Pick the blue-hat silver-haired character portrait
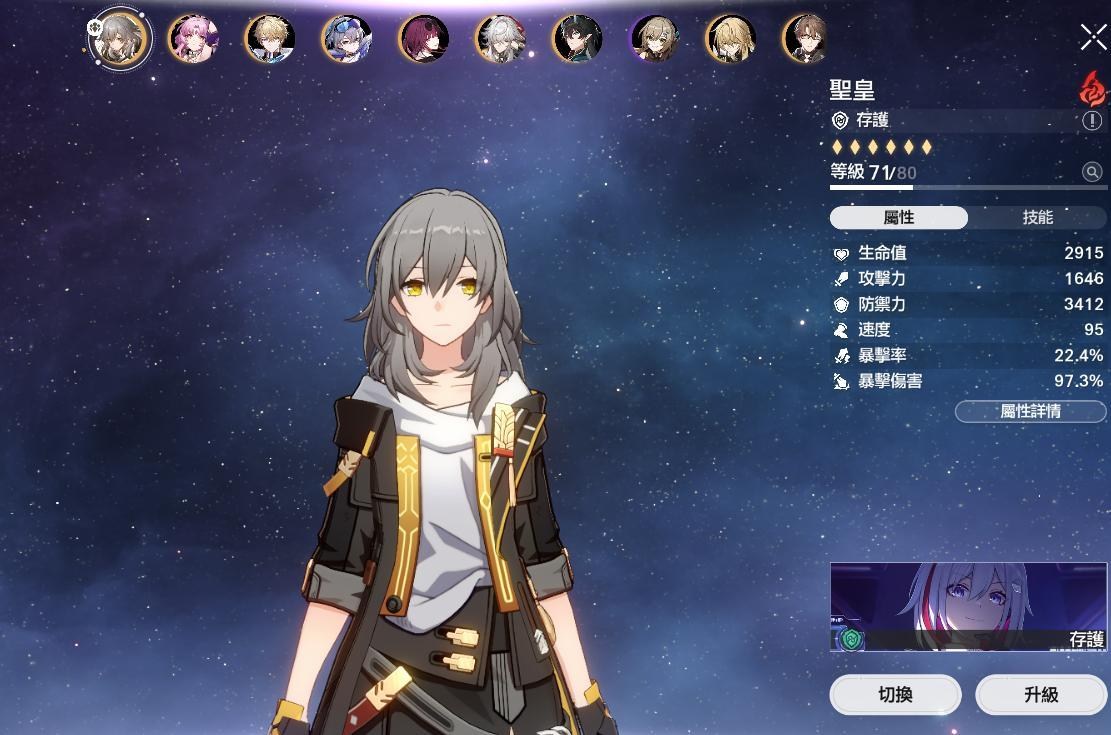The width and height of the screenshot is (1111, 735). [x=346, y=38]
